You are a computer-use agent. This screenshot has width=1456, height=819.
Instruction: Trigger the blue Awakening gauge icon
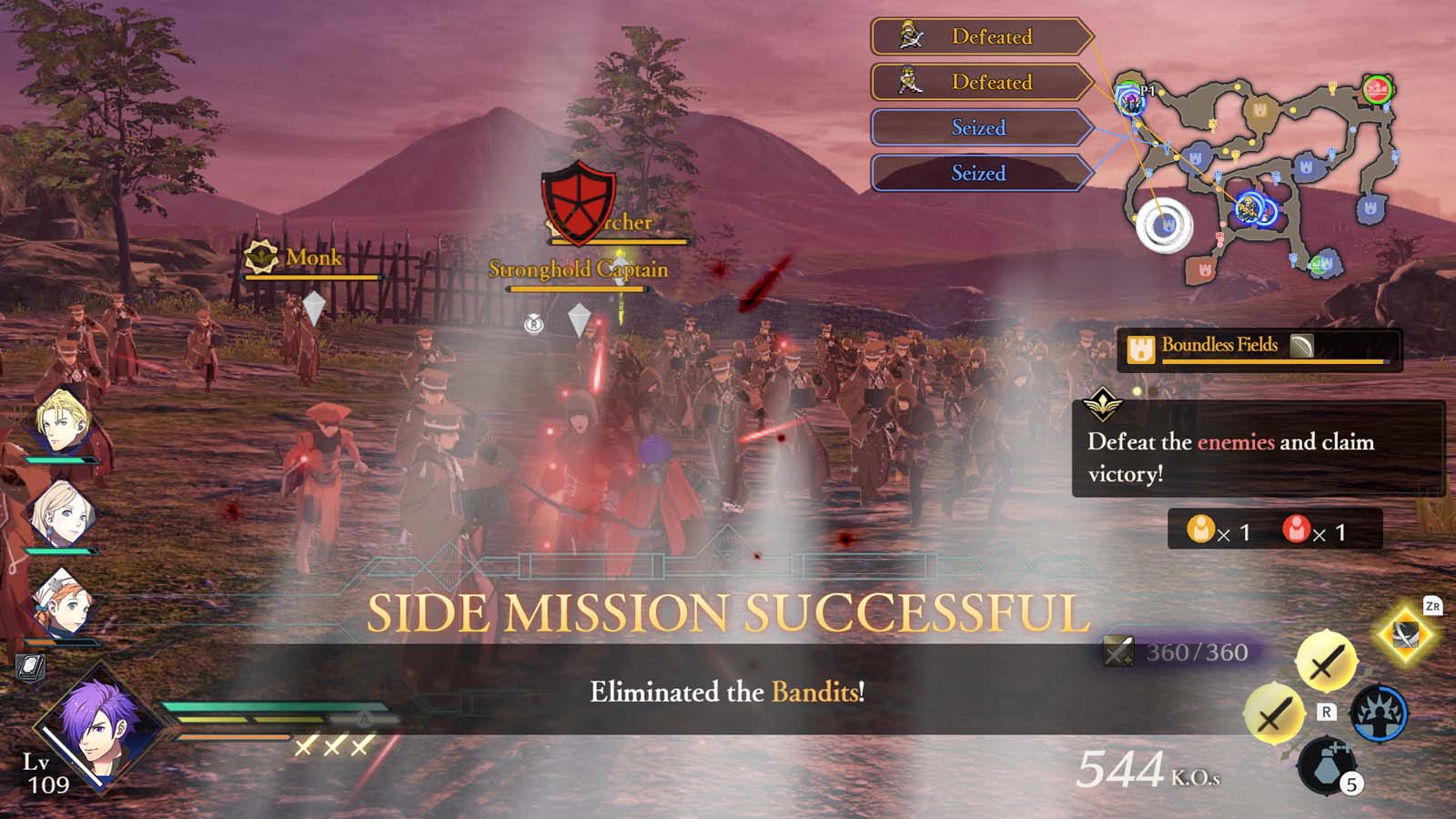1380,713
